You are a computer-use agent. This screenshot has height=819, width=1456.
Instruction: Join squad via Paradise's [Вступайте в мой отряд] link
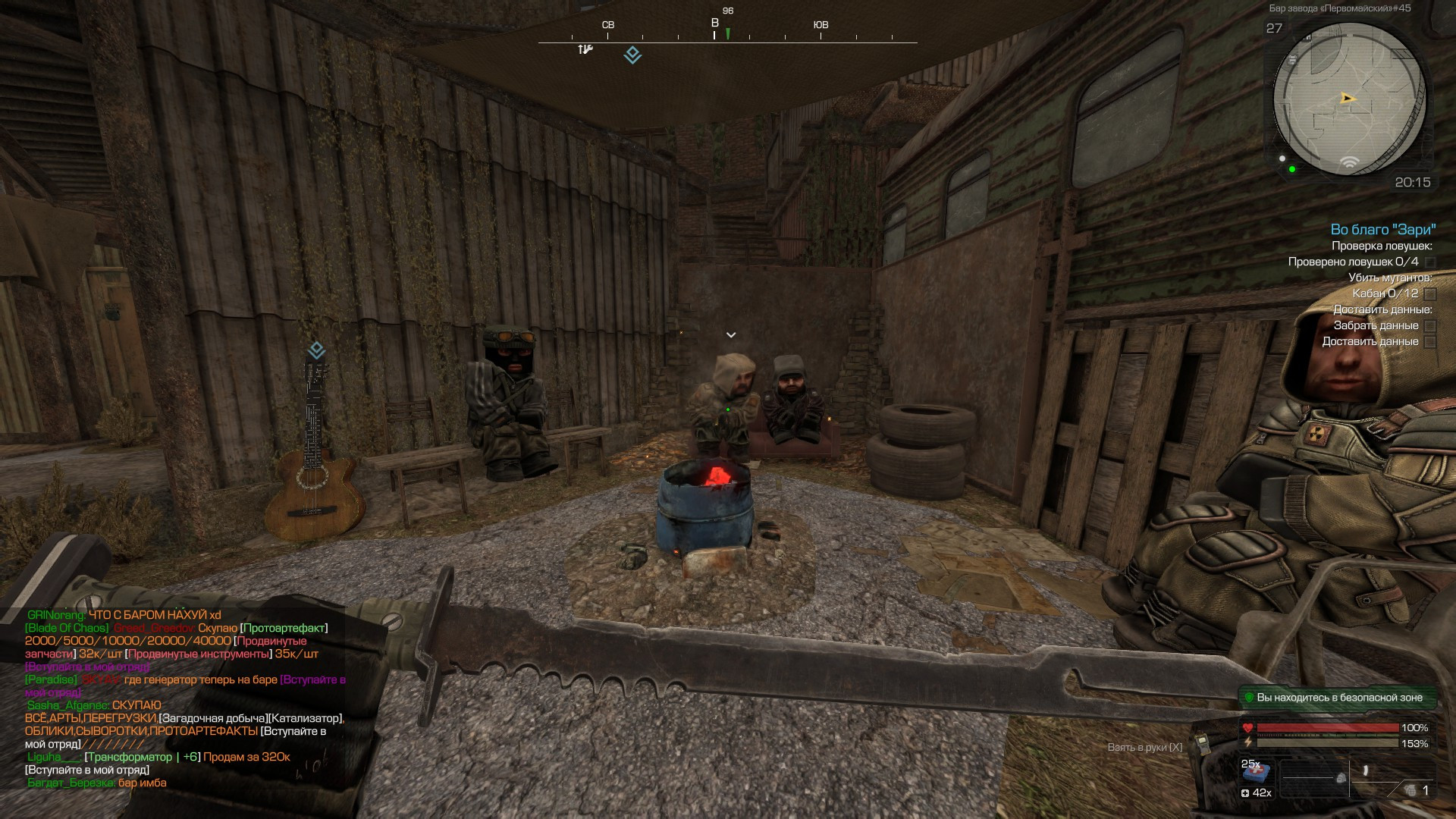pyautogui.click(x=312, y=679)
